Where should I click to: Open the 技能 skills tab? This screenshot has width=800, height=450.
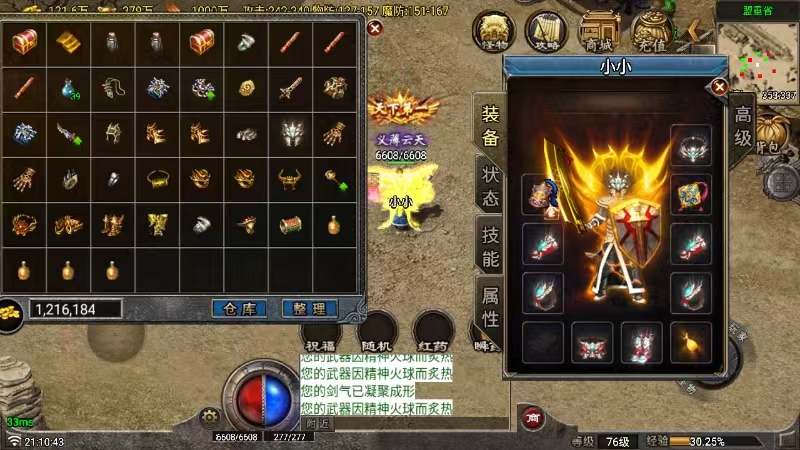click(x=490, y=245)
